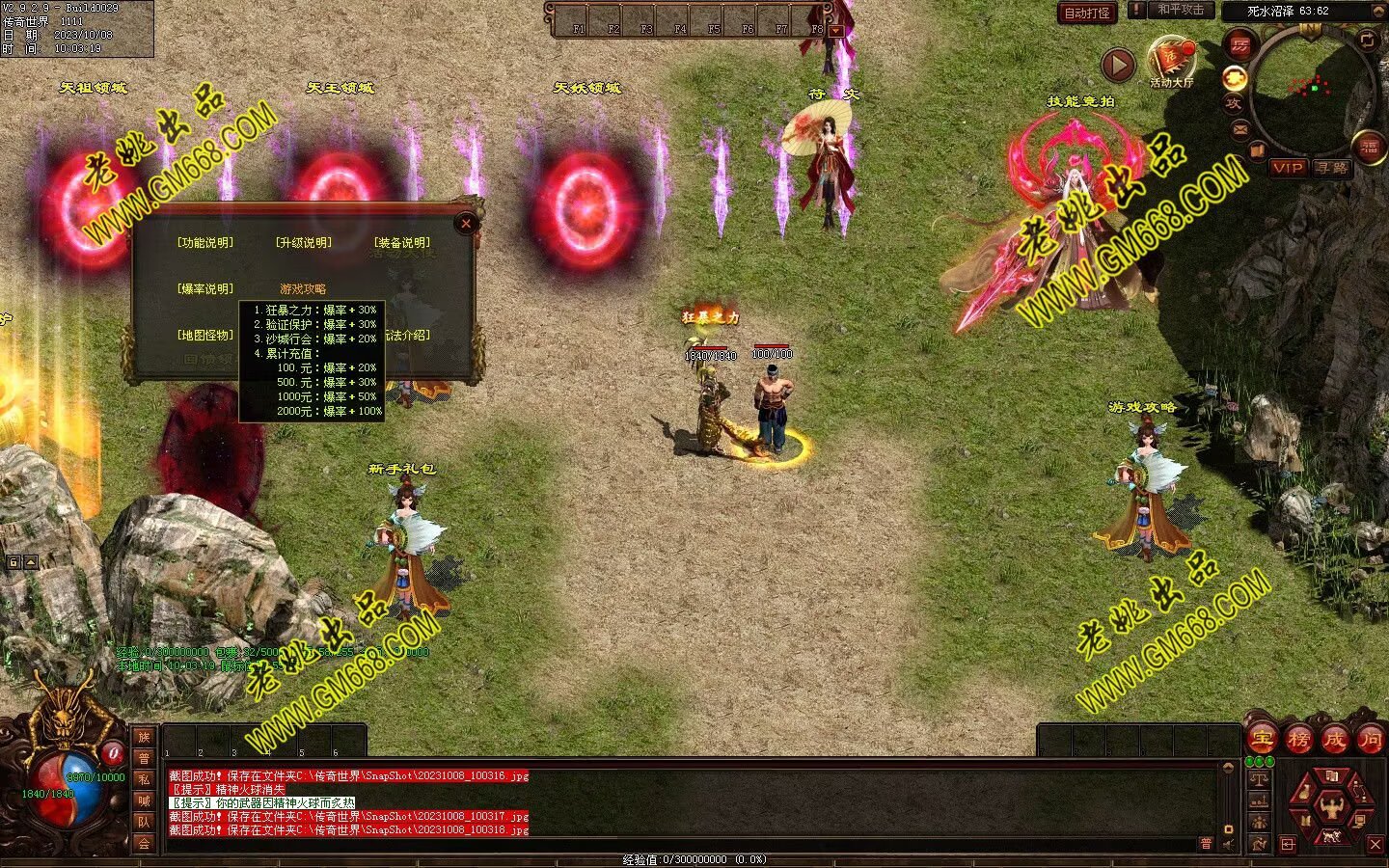Open the 活动大厅 event hall icon
This screenshot has width=1389, height=868.
click(x=1171, y=62)
